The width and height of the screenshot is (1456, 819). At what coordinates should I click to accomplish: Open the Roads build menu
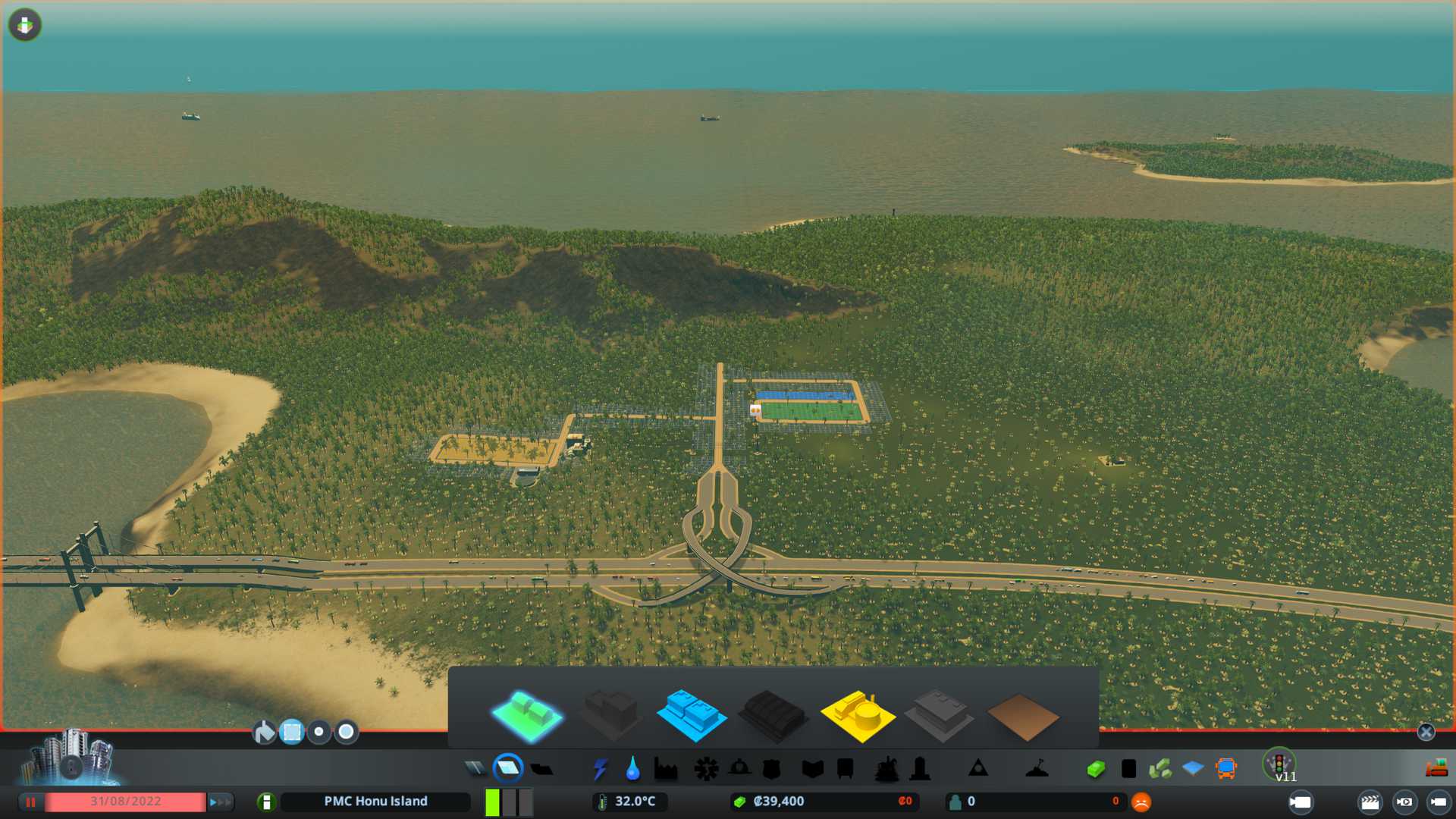[x=475, y=769]
